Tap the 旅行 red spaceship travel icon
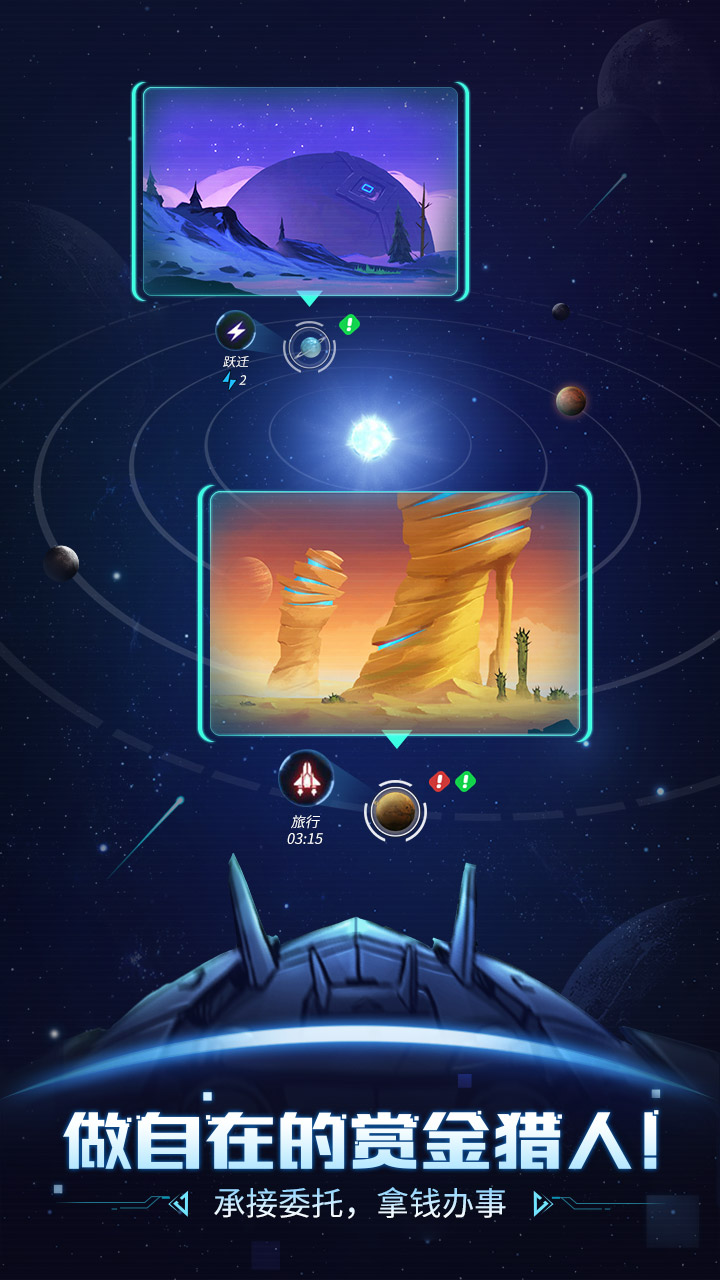The height and width of the screenshot is (1280, 720). tap(305, 778)
